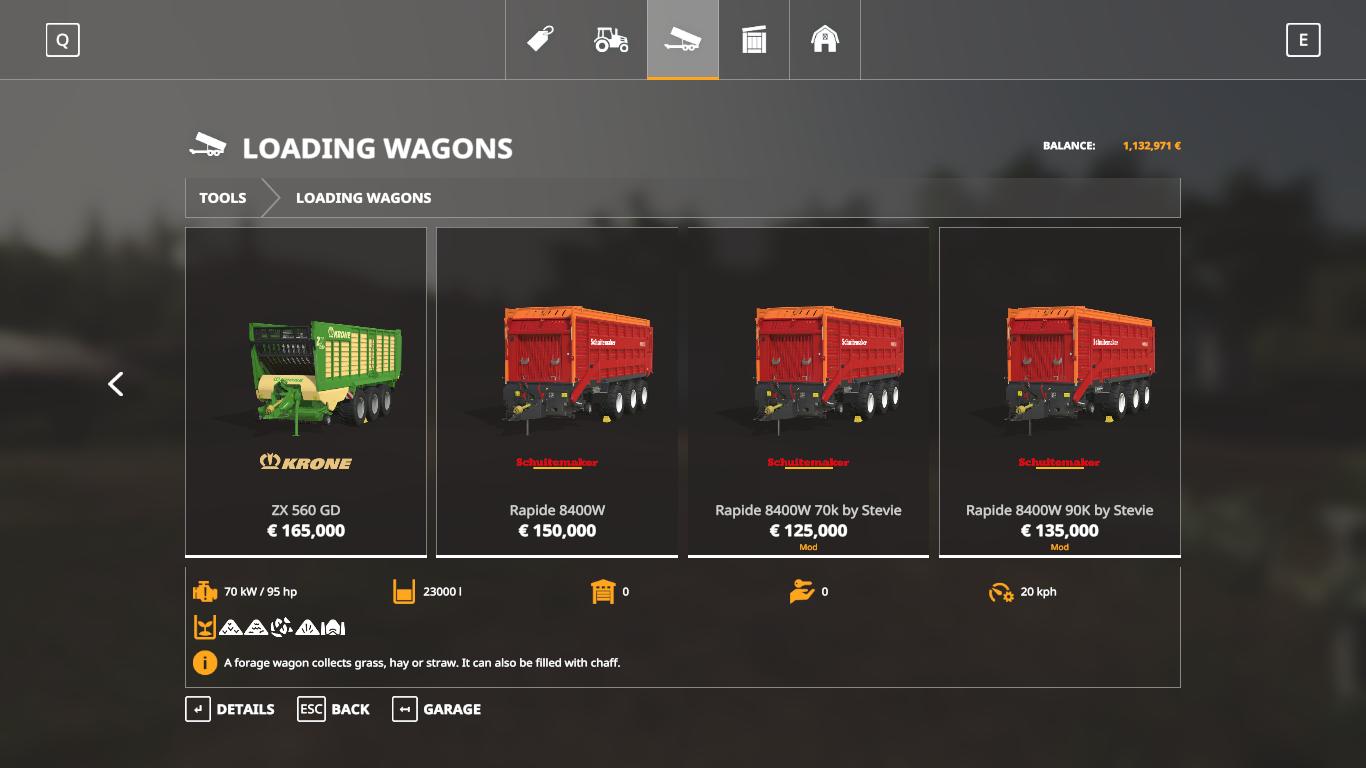Click the TOOLS breadcrumb

[x=222, y=198]
